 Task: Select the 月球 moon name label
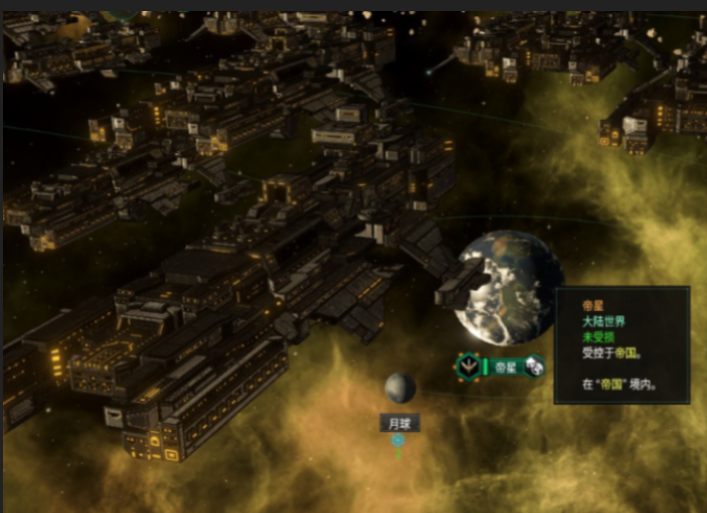[399, 423]
